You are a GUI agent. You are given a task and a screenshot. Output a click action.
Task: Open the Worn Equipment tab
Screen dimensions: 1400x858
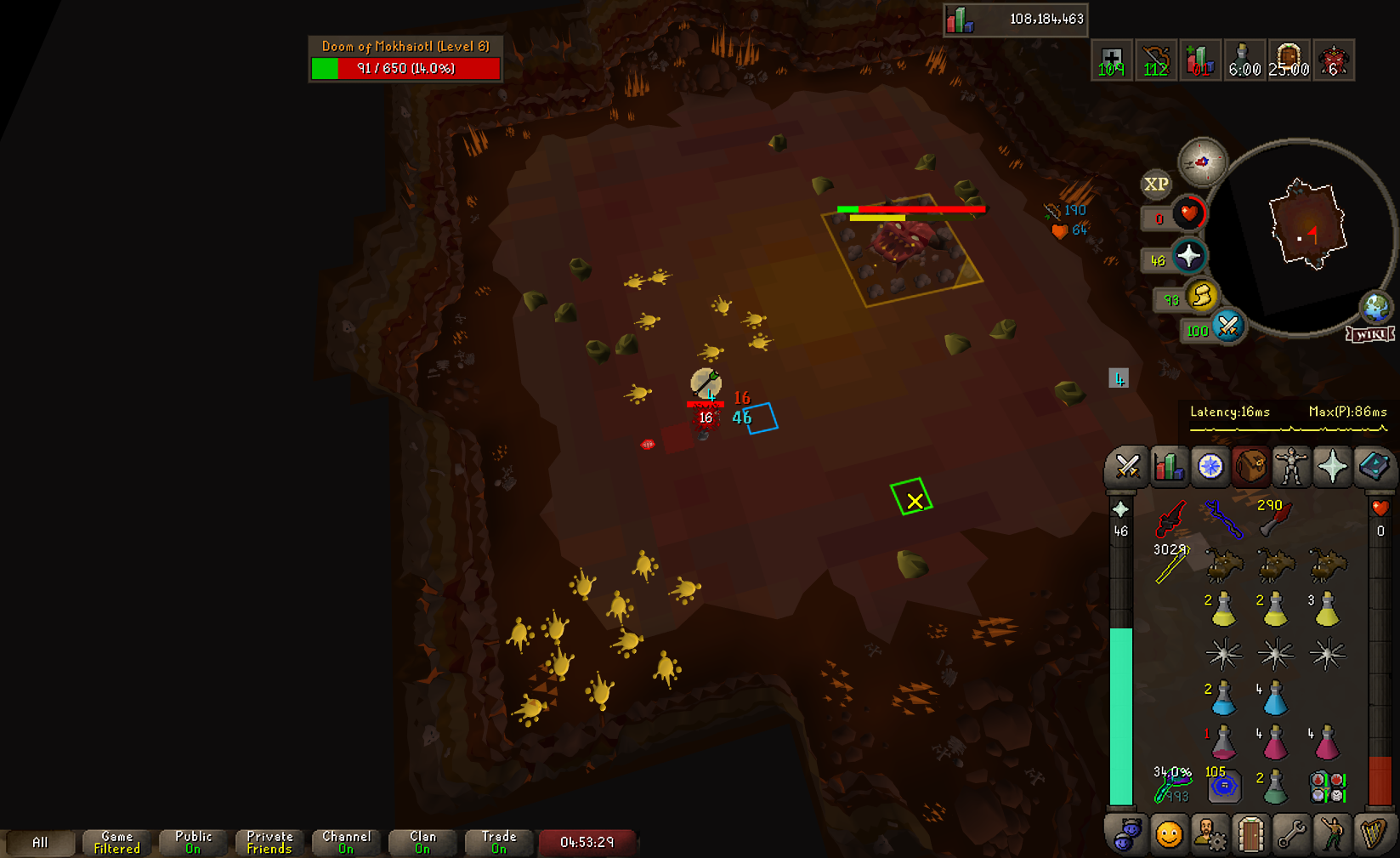pyautogui.click(x=1291, y=466)
